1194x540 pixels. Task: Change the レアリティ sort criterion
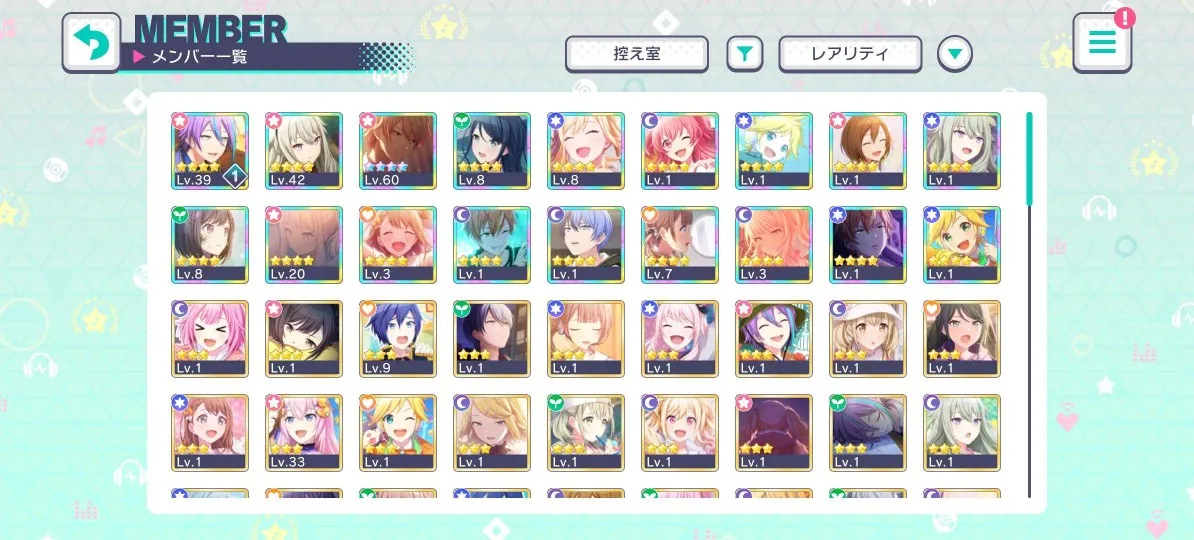[x=850, y=54]
